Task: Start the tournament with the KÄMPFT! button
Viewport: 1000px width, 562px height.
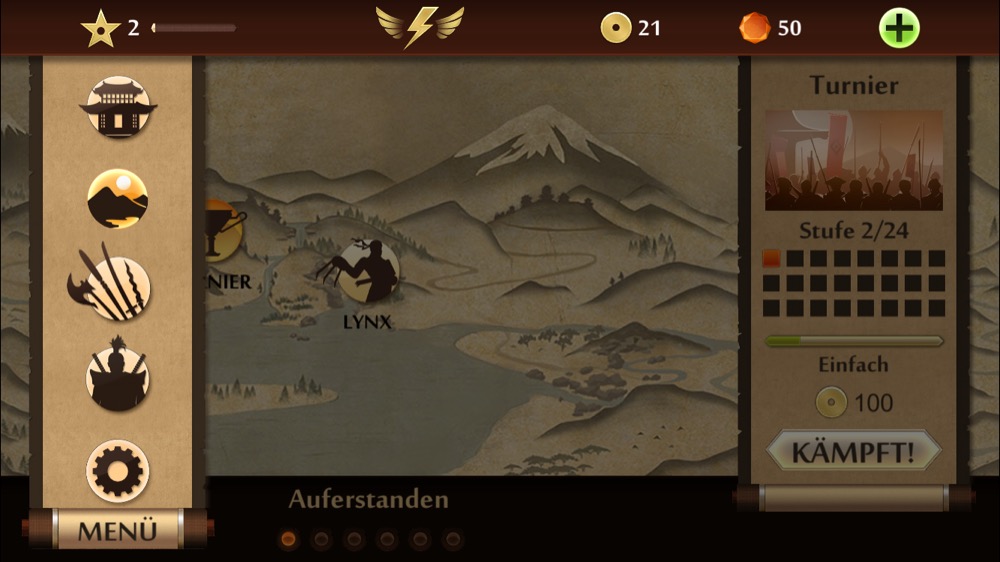Action: point(854,451)
